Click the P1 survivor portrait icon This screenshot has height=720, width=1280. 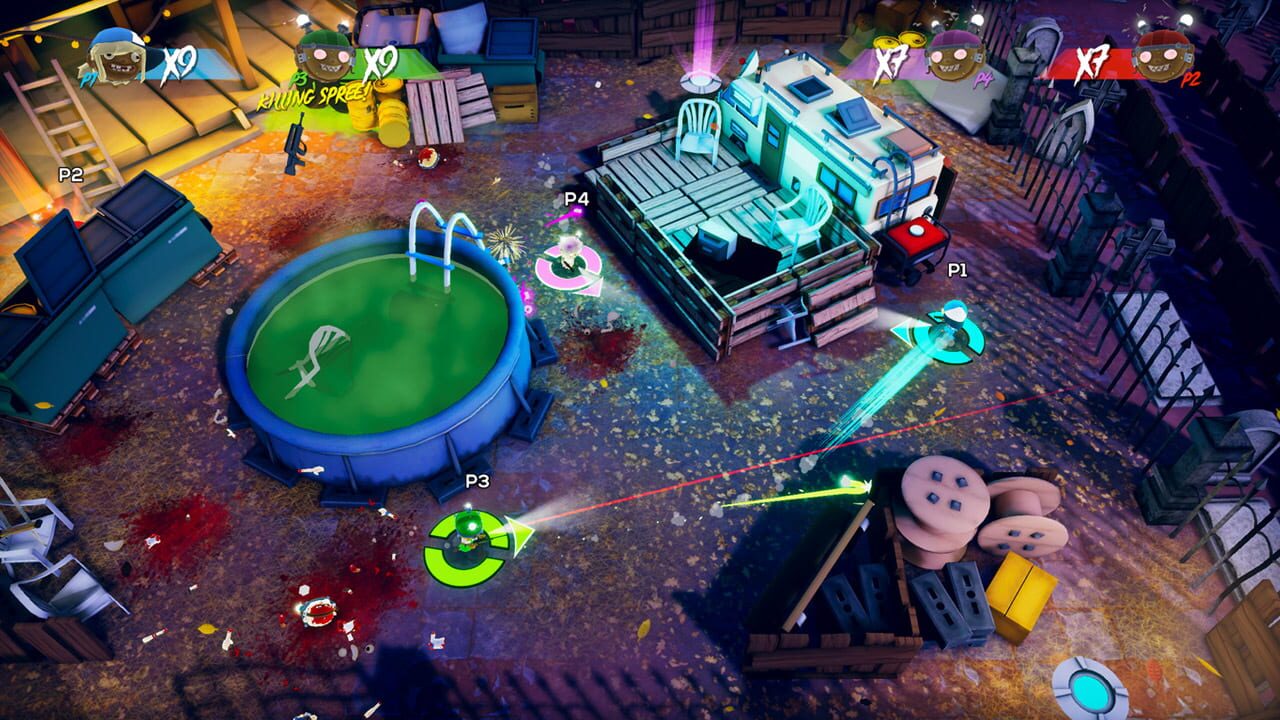click(118, 60)
